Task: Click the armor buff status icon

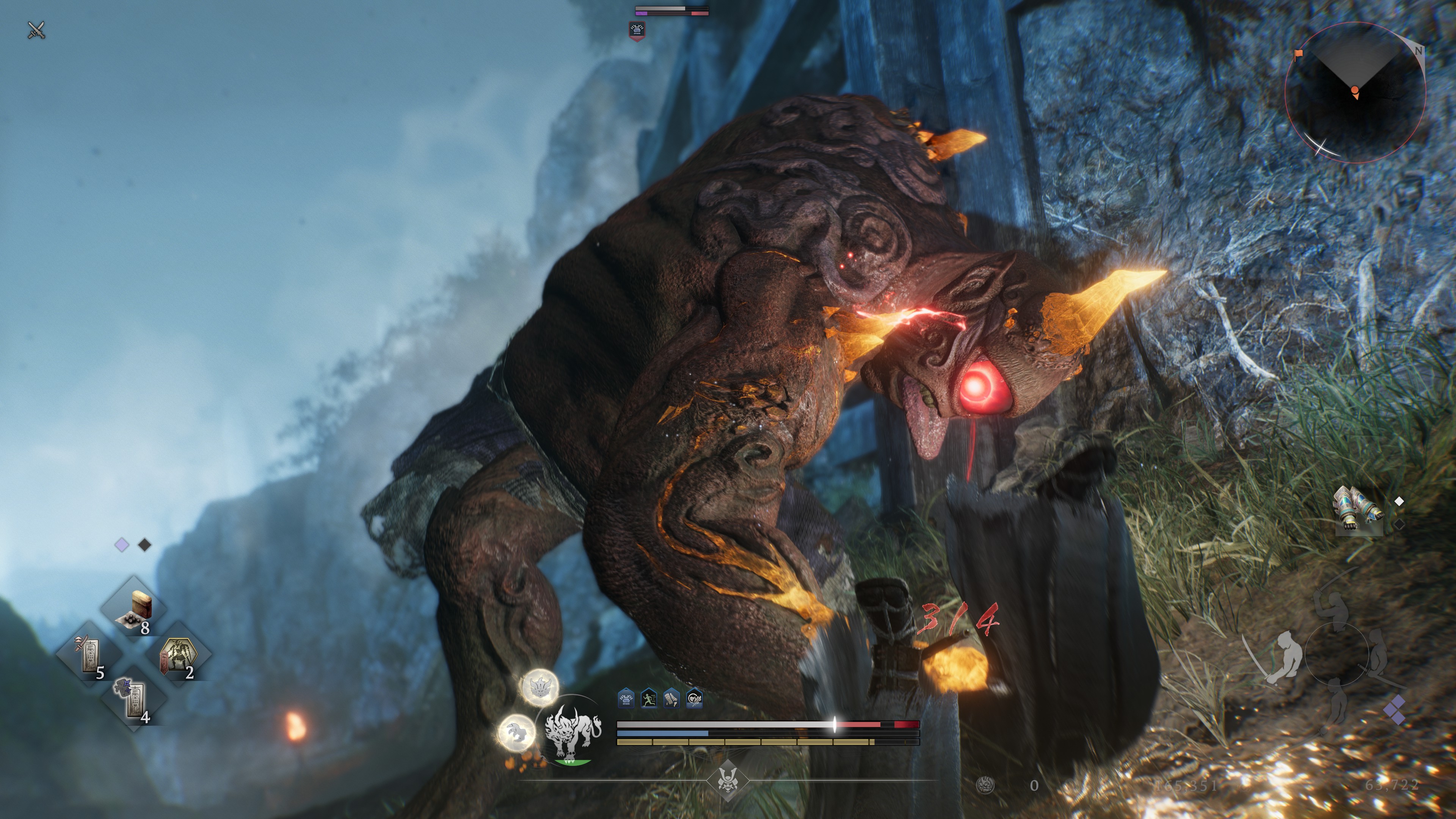Action: [626, 698]
